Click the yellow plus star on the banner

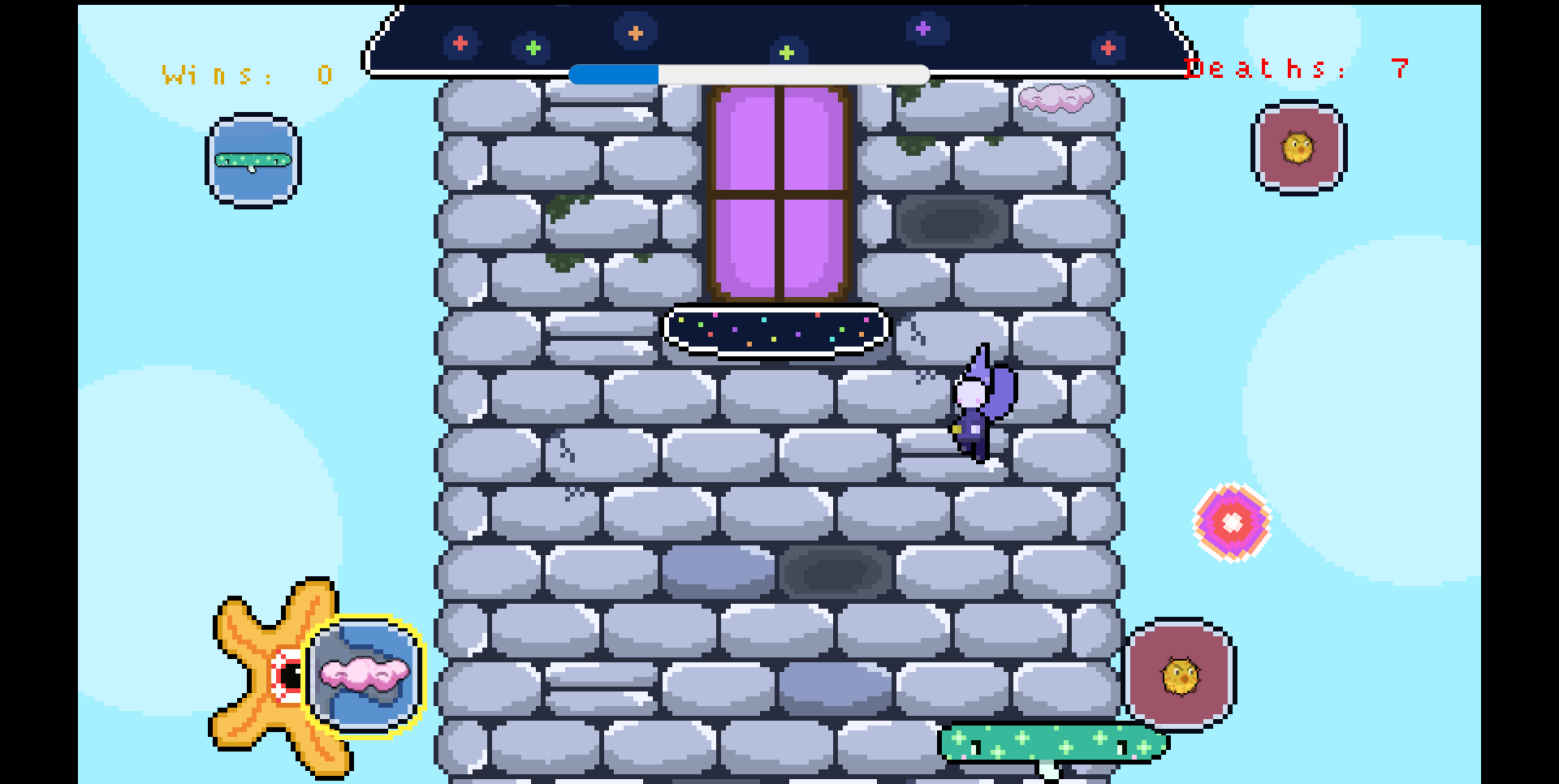pyautogui.click(x=785, y=52)
